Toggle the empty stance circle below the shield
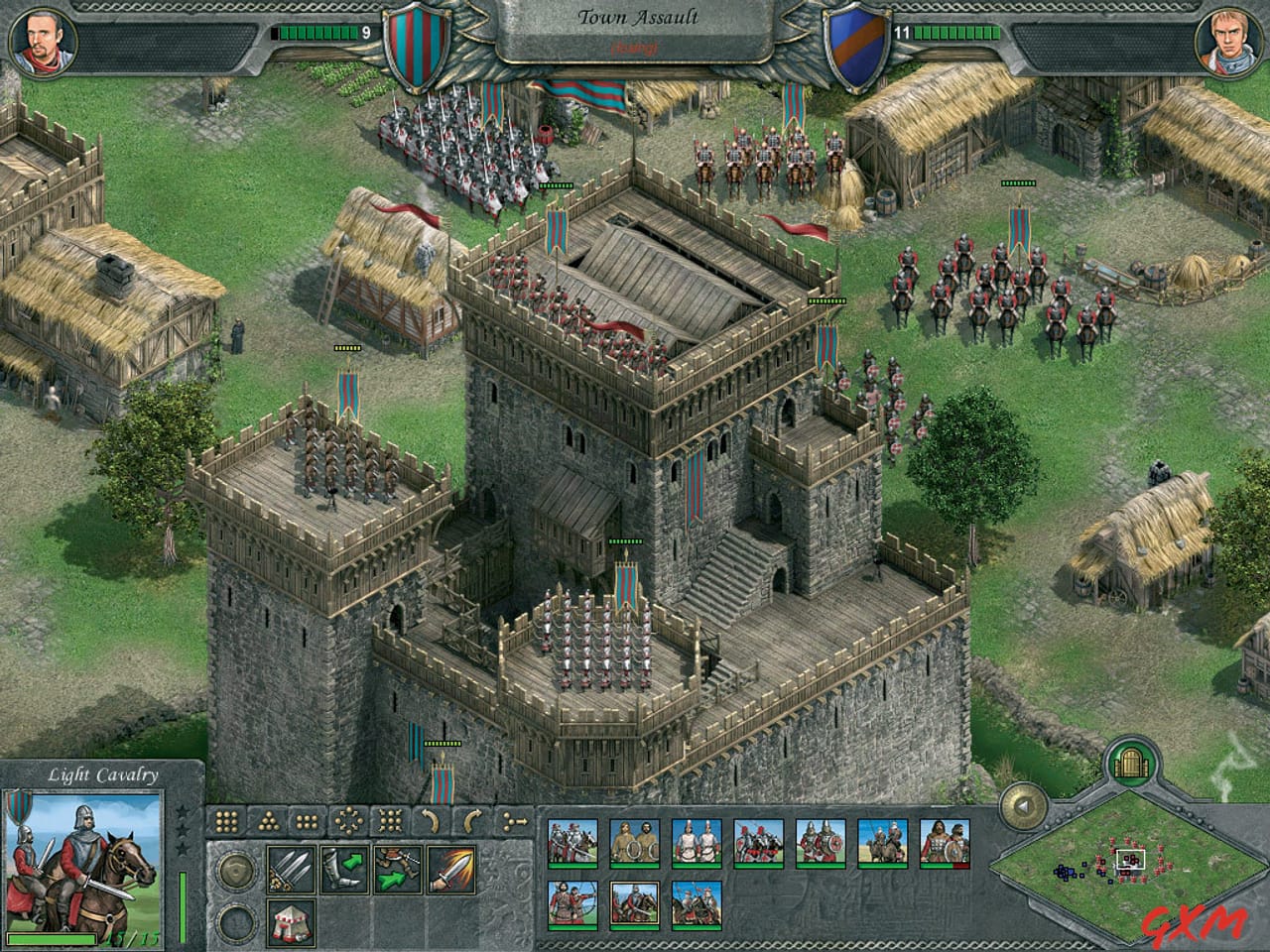Image resolution: width=1270 pixels, height=952 pixels. (x=237, y=923)
